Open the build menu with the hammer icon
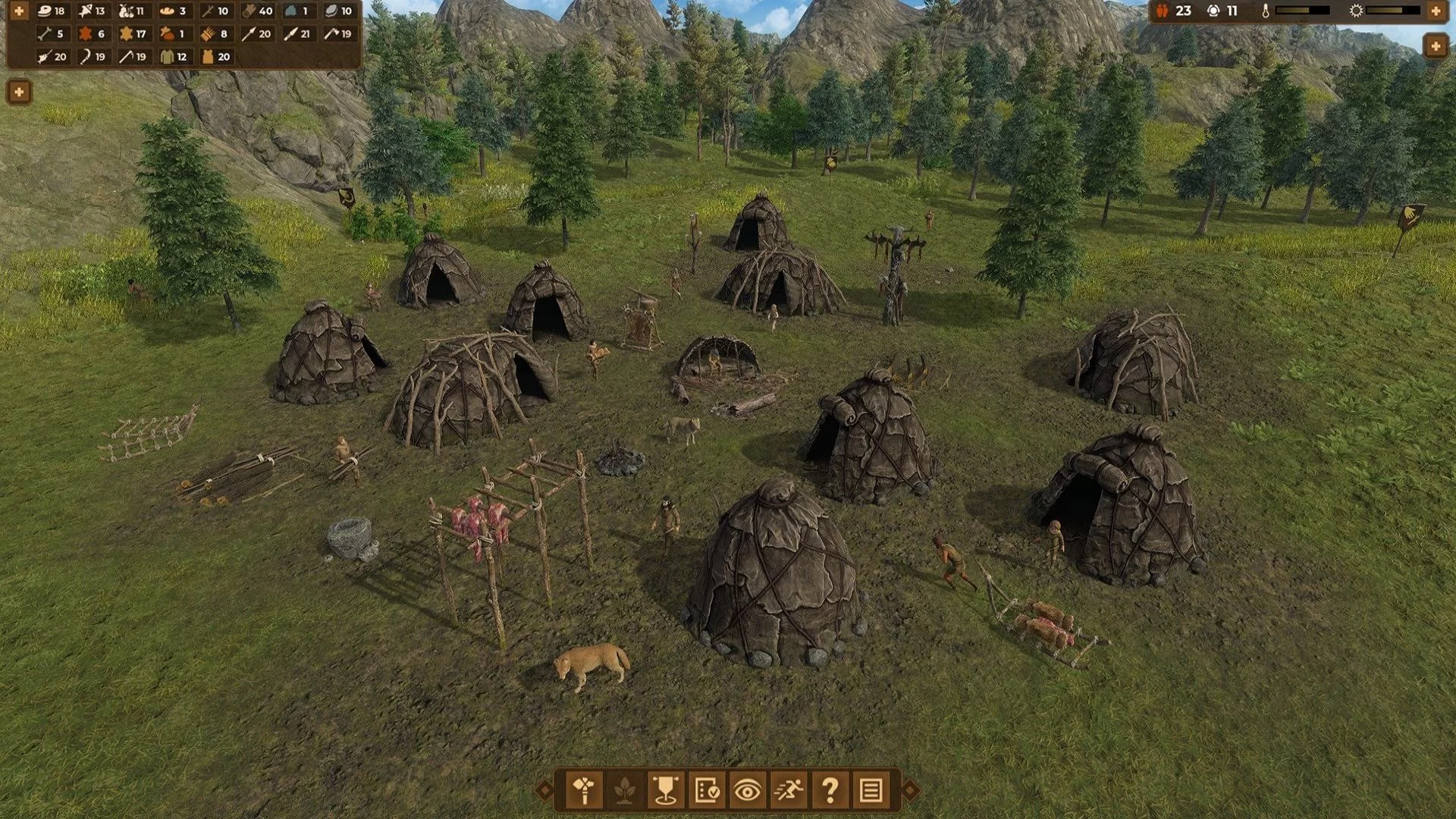This screenshot has height=819, width=1456. tap(585, 791)
